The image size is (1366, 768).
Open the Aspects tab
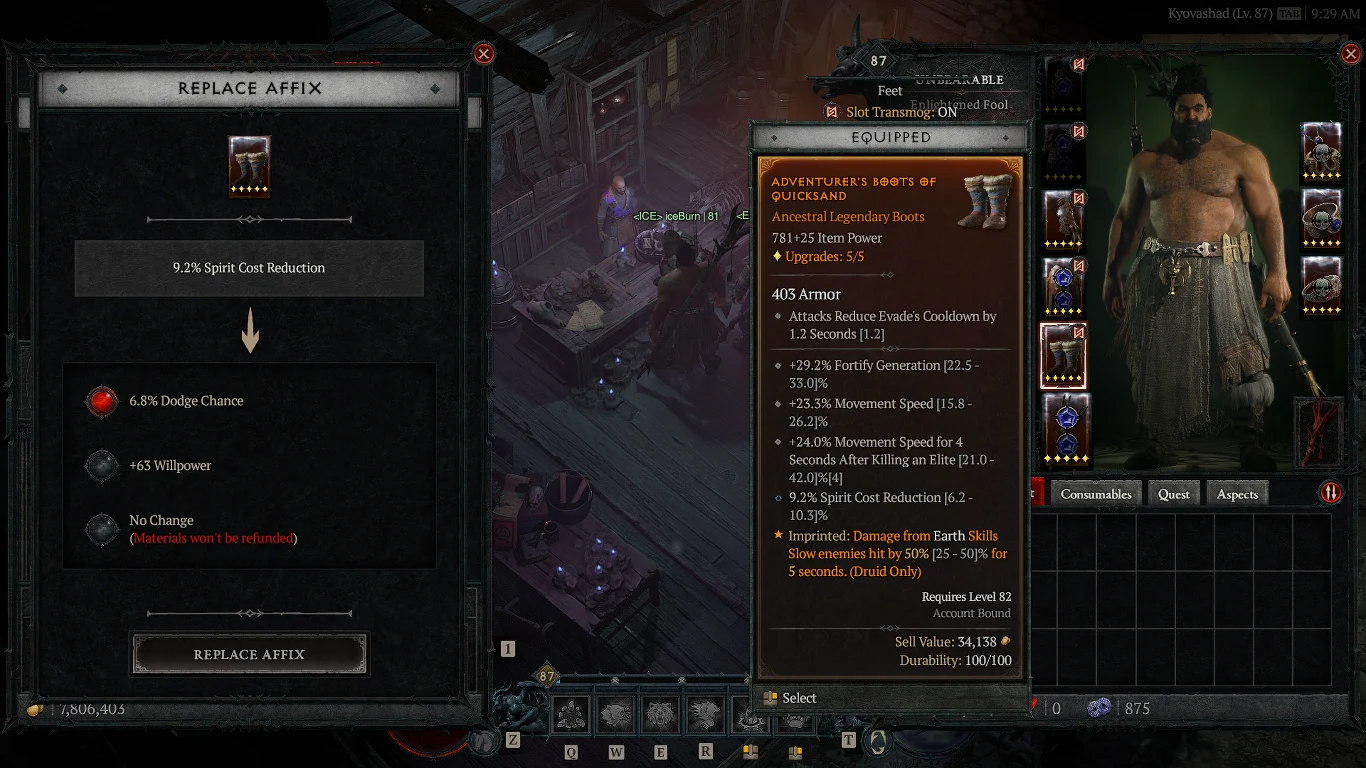(1237, 493)
